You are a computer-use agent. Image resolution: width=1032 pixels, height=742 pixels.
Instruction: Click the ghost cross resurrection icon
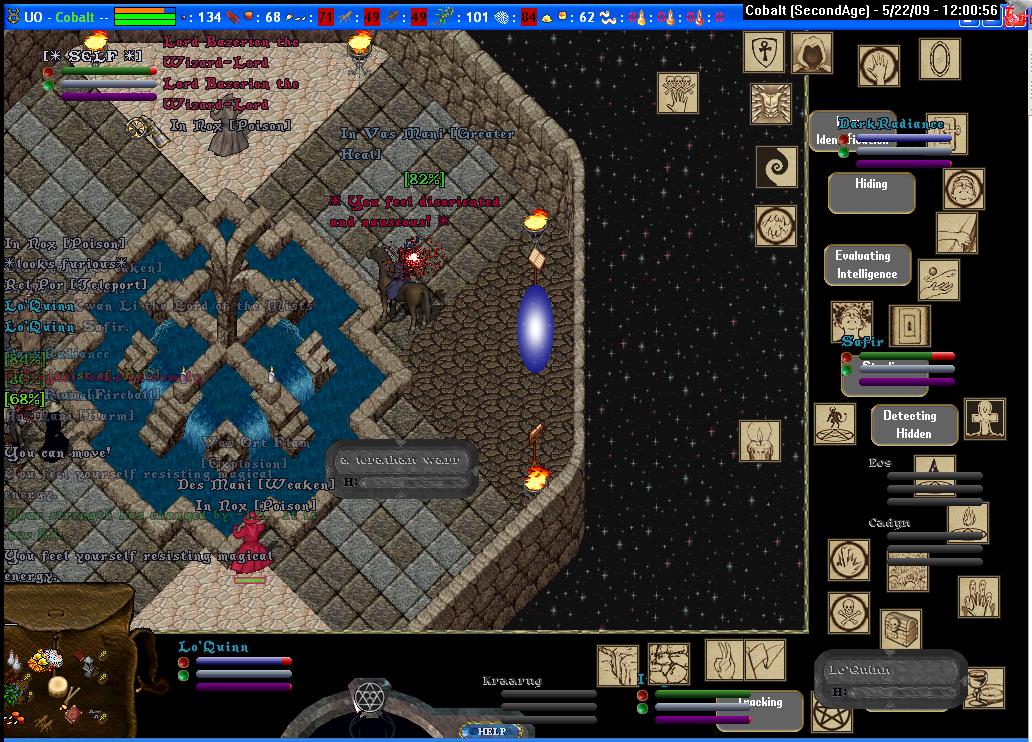[x=984, y=419]
